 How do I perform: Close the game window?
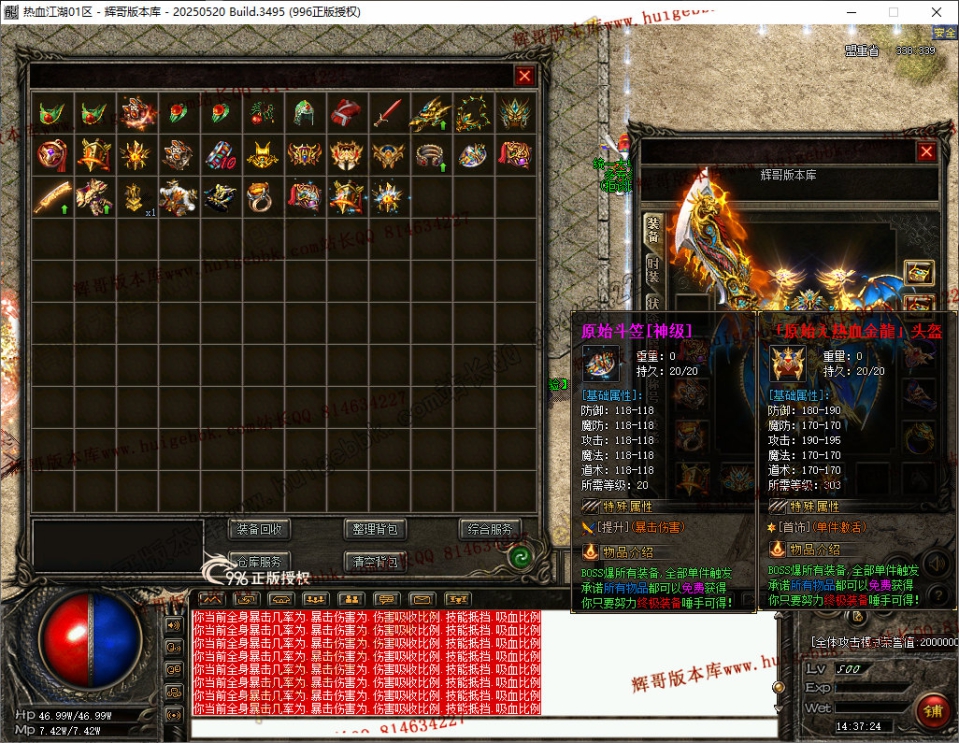point(936,11)
